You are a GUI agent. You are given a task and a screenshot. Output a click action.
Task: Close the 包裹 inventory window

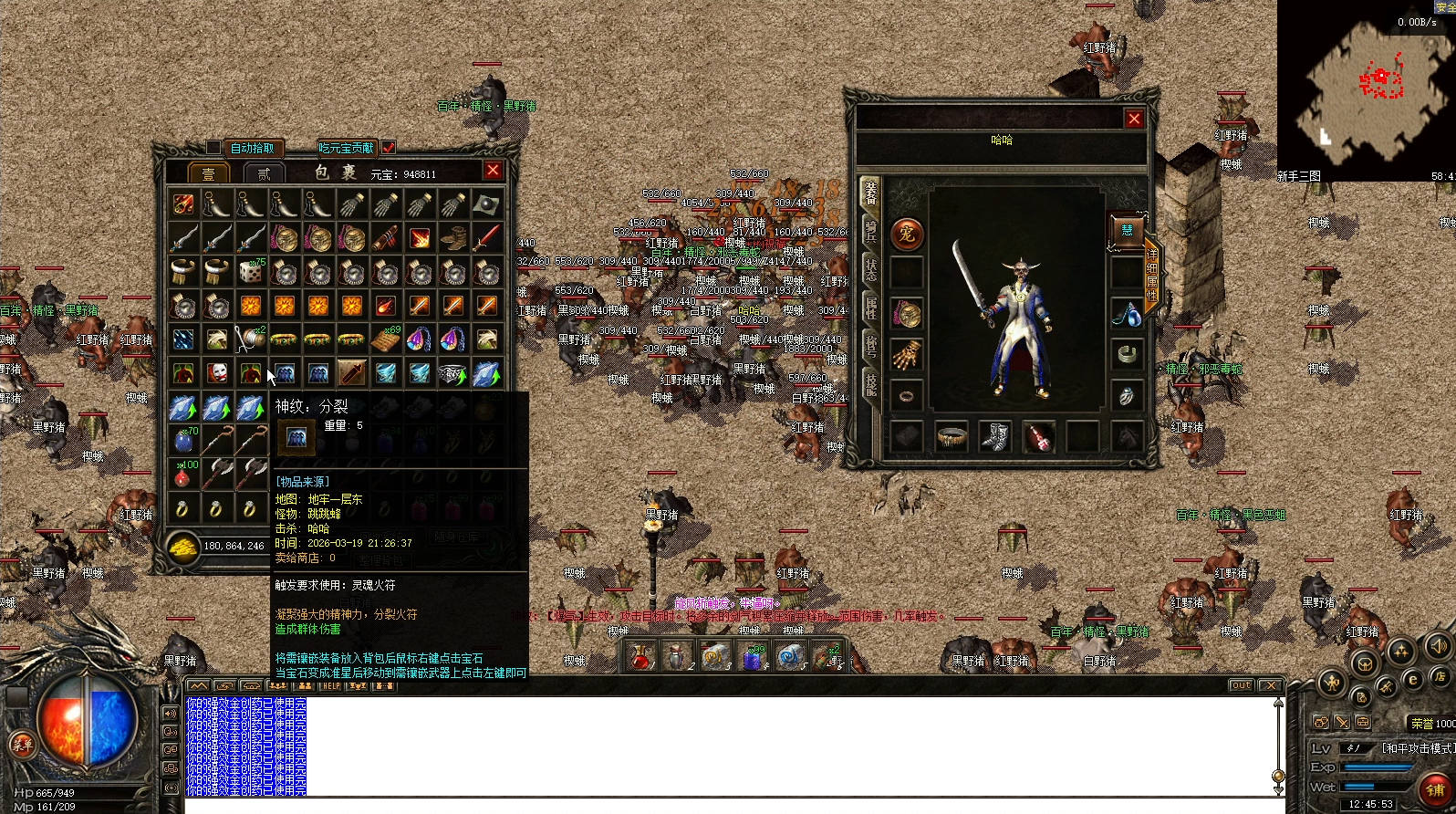[493, 170]
